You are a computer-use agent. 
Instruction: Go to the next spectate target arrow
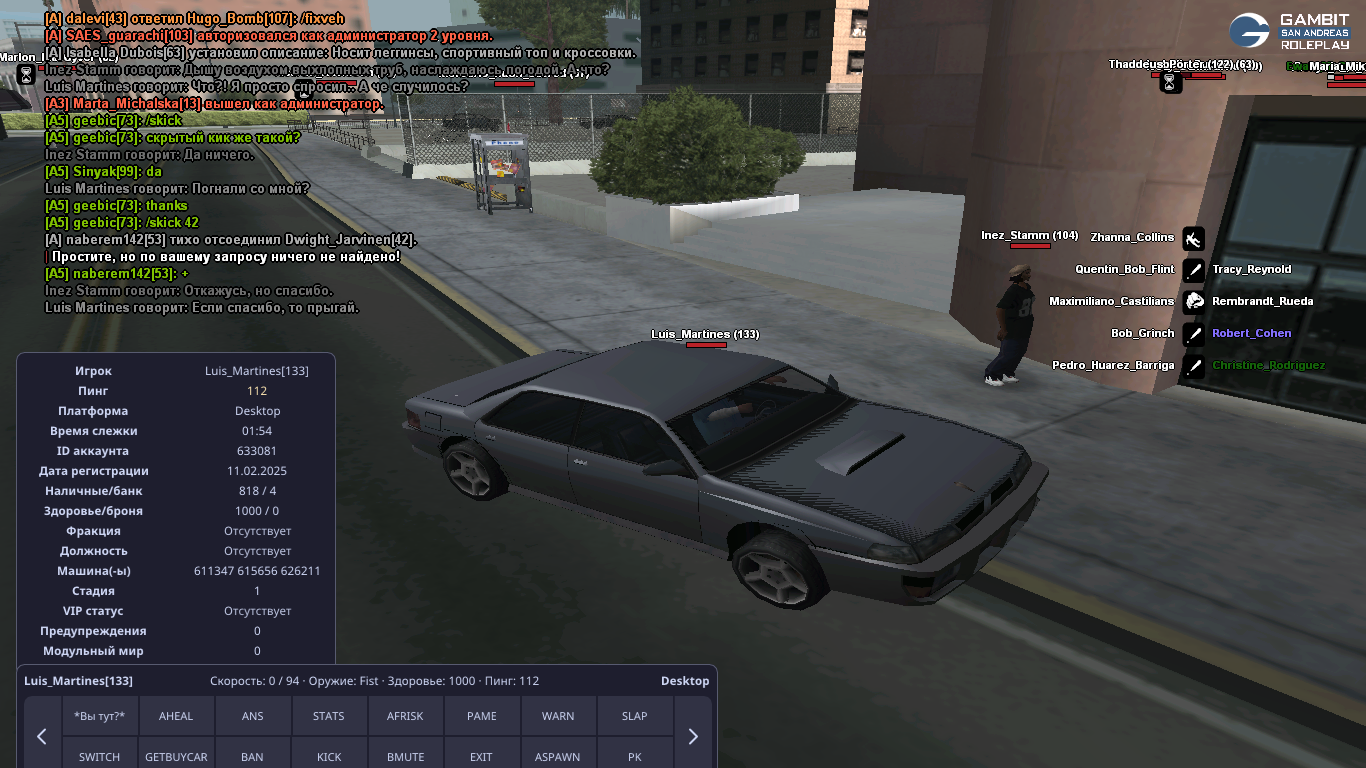693,736
